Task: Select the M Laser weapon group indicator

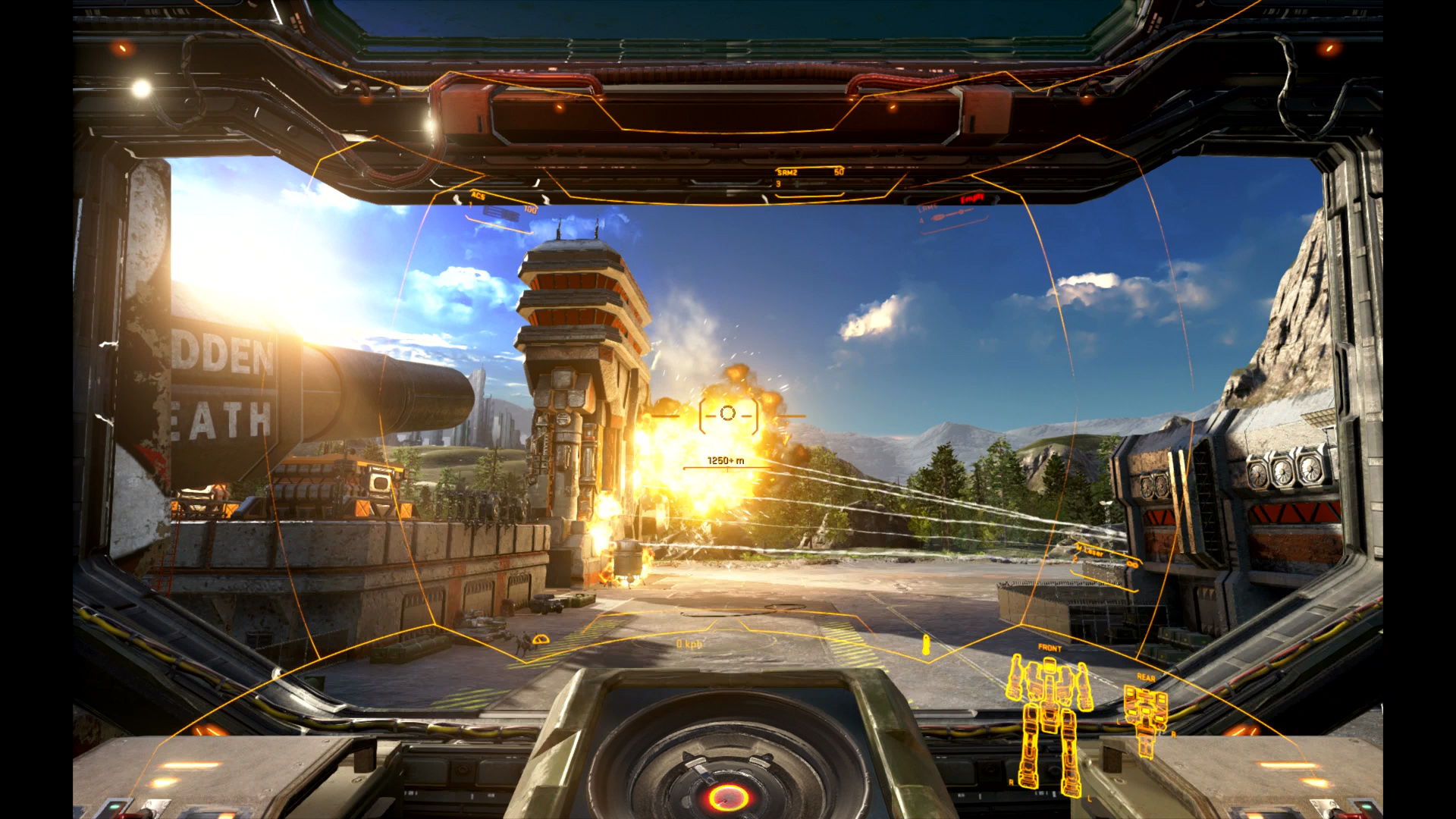Action: (x=1089, y=551)
